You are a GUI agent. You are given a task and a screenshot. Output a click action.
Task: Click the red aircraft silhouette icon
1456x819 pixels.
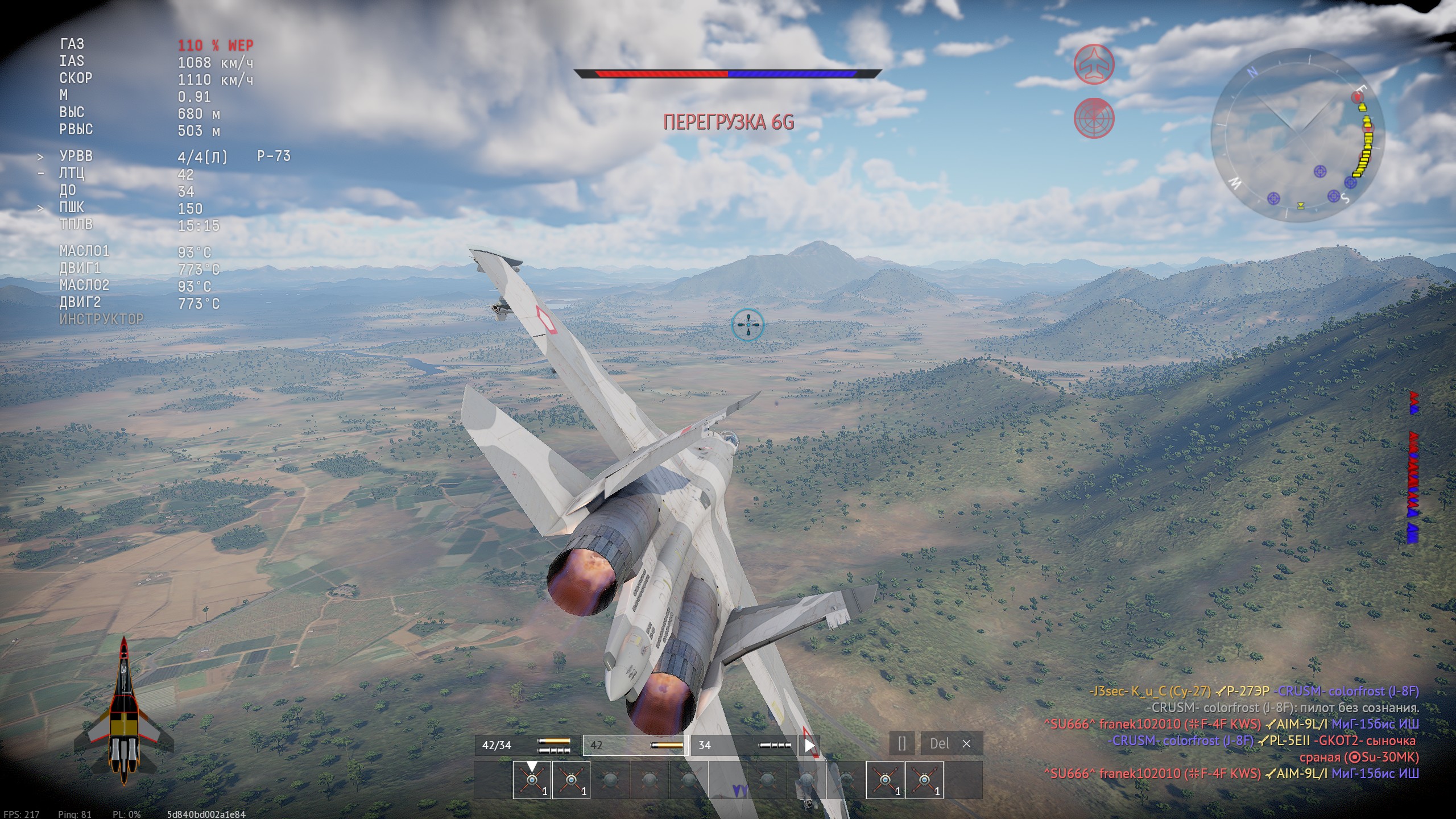tap(1093, 64)
